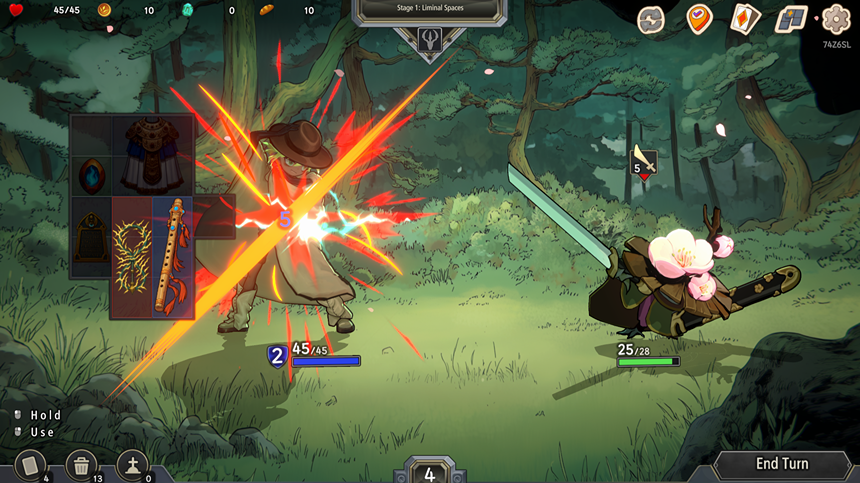
Task: Open the settings gear menu
Action: pyautogui.click(x=835, y=19)
